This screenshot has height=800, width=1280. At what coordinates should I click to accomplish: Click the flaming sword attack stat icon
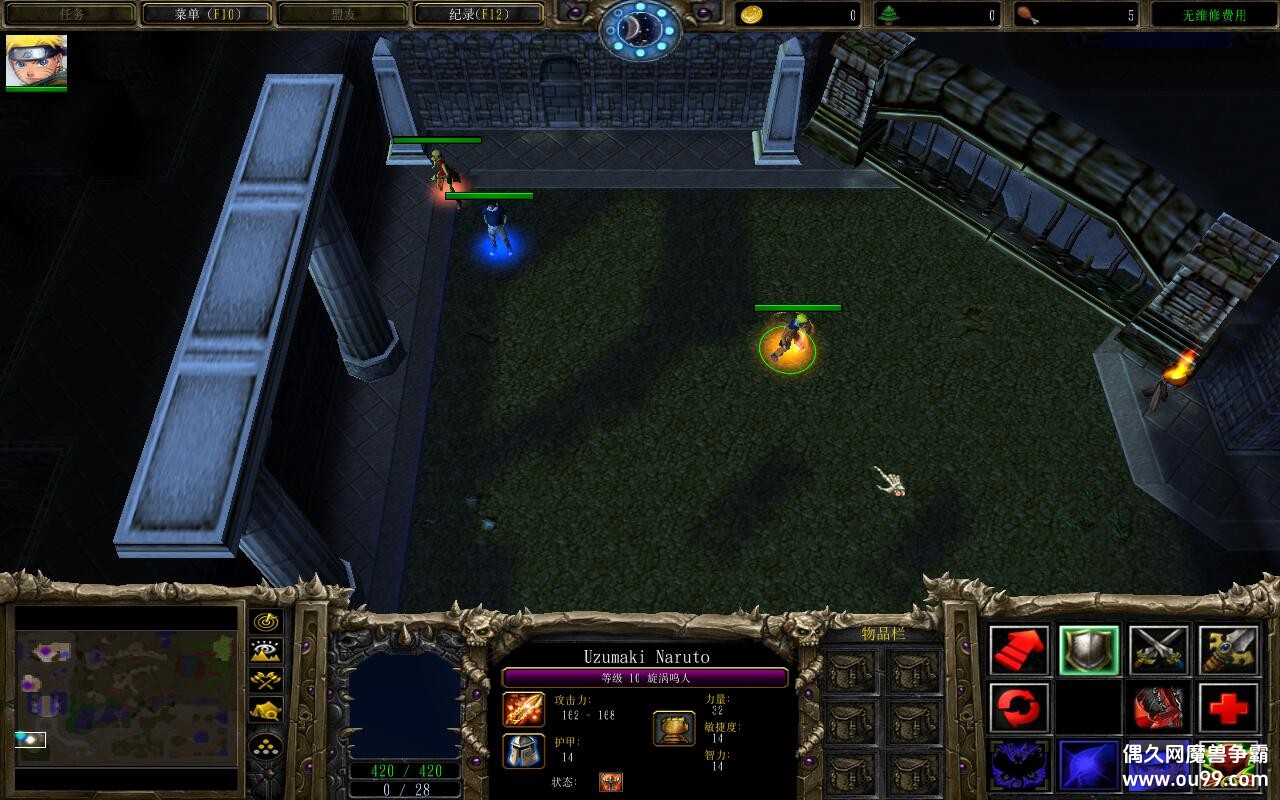click(523, 709)
